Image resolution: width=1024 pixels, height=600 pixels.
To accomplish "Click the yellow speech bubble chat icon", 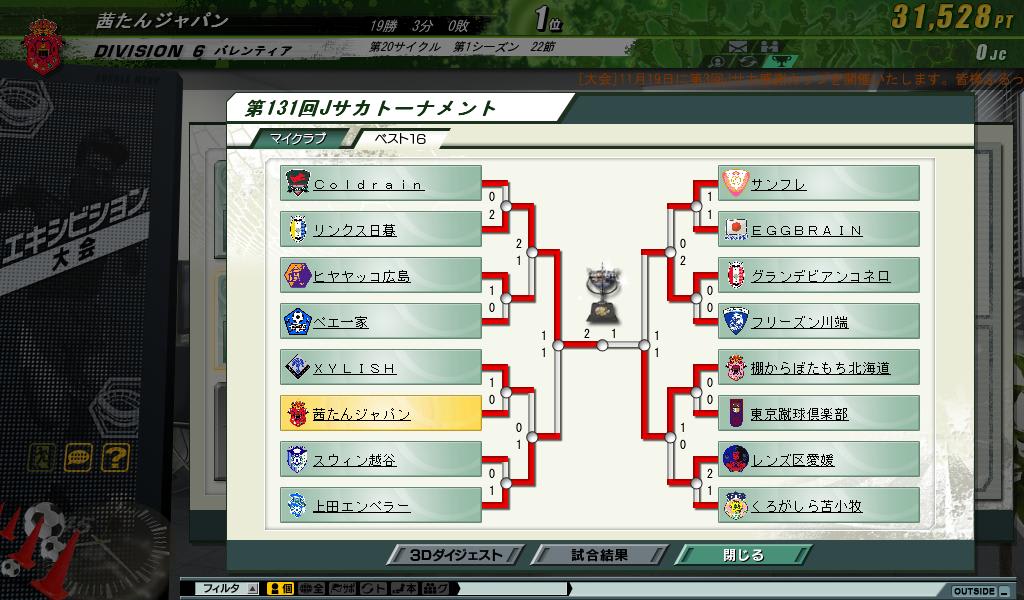I will pyautogui.click(x=79, y=458).
